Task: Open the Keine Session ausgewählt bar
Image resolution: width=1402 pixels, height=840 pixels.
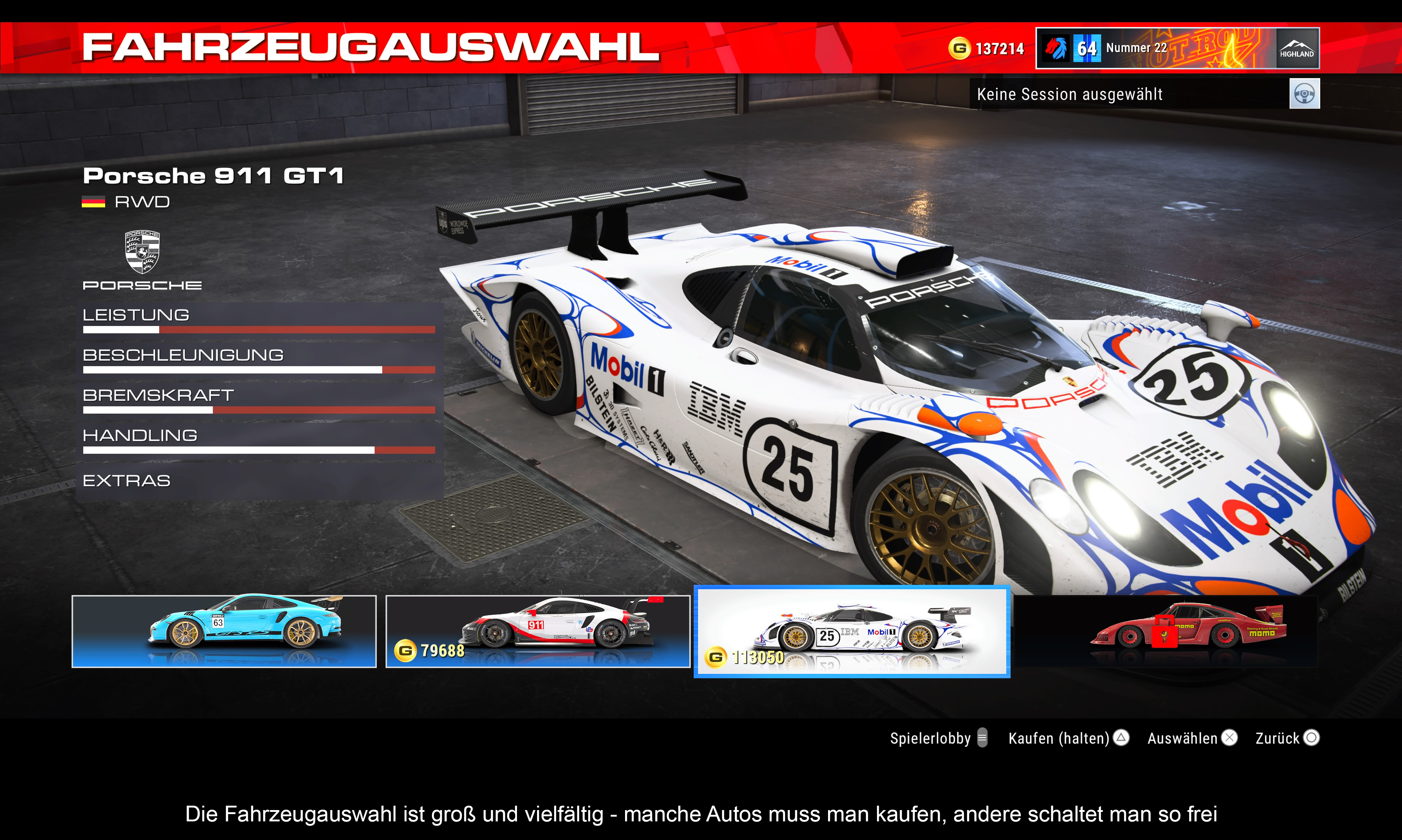Action: 1126,94
